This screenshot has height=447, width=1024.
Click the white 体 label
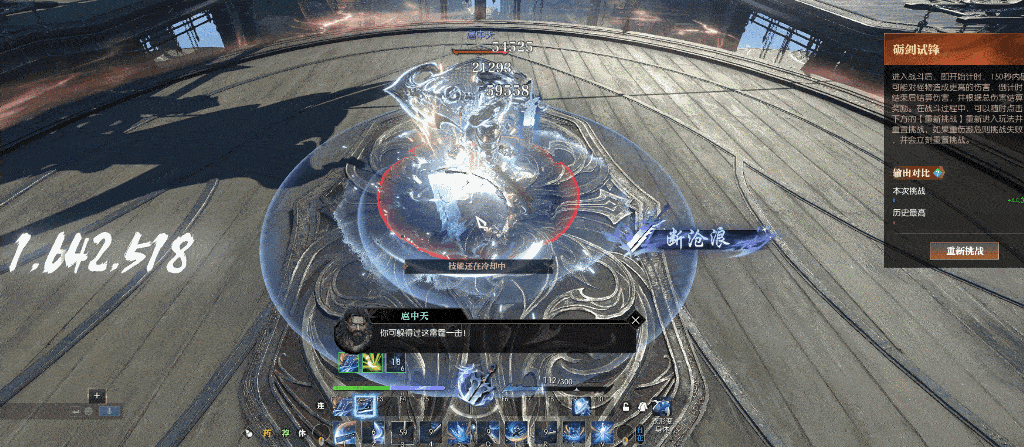click(302, 433)
